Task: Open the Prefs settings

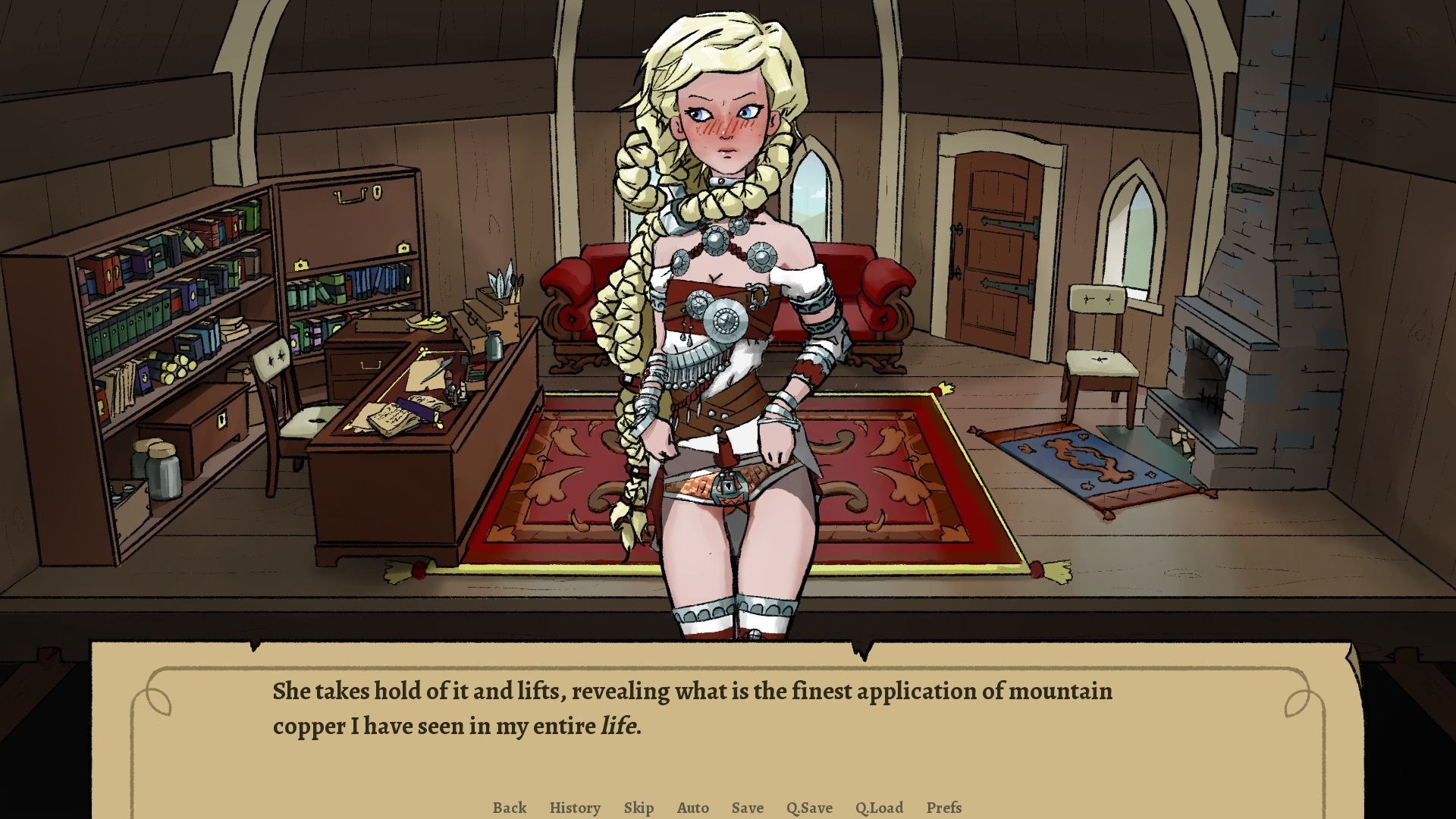Action: tap(943, 808)
